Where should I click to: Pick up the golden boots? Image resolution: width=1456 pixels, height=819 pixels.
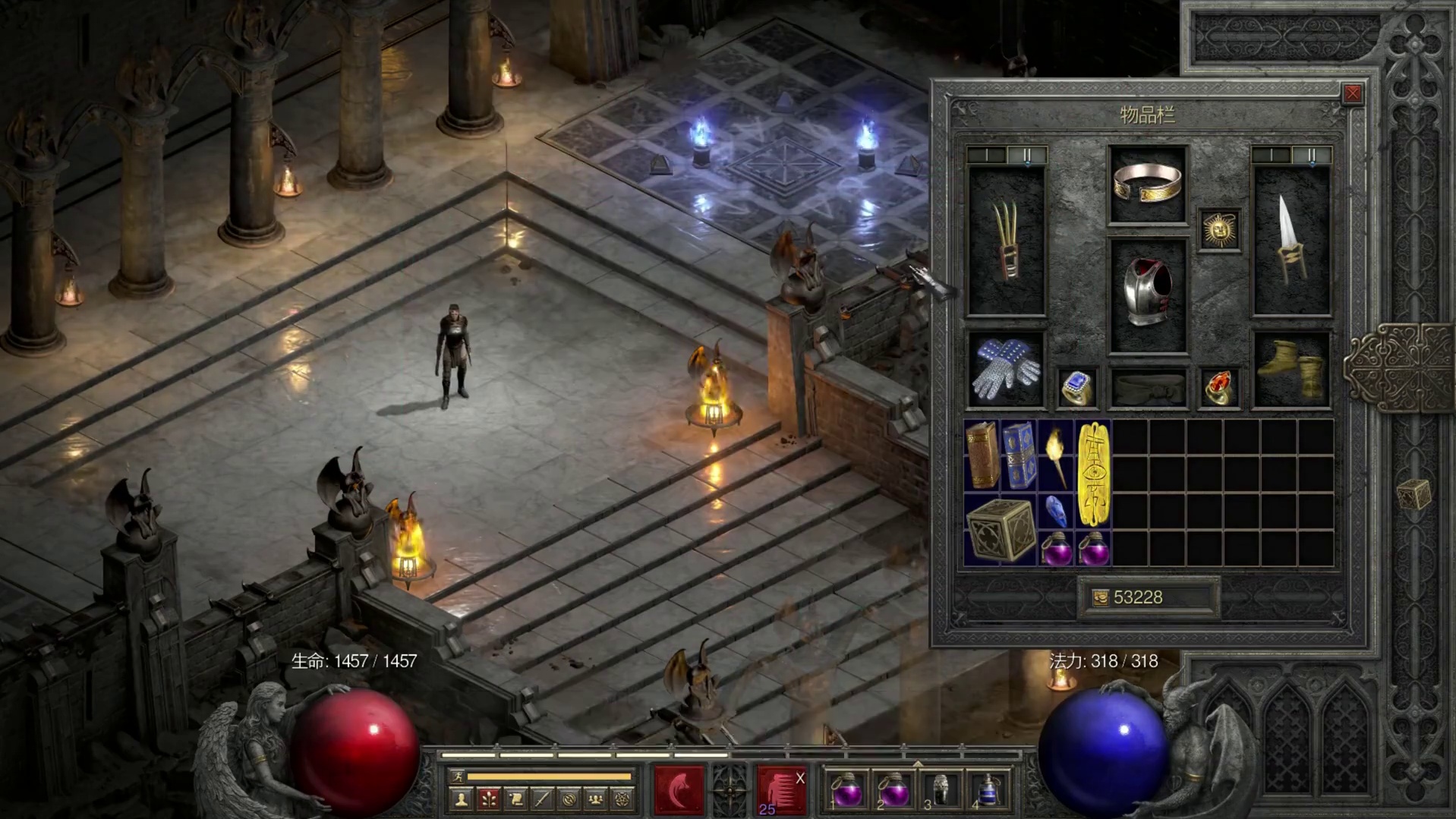click(x=1291, y=370)
